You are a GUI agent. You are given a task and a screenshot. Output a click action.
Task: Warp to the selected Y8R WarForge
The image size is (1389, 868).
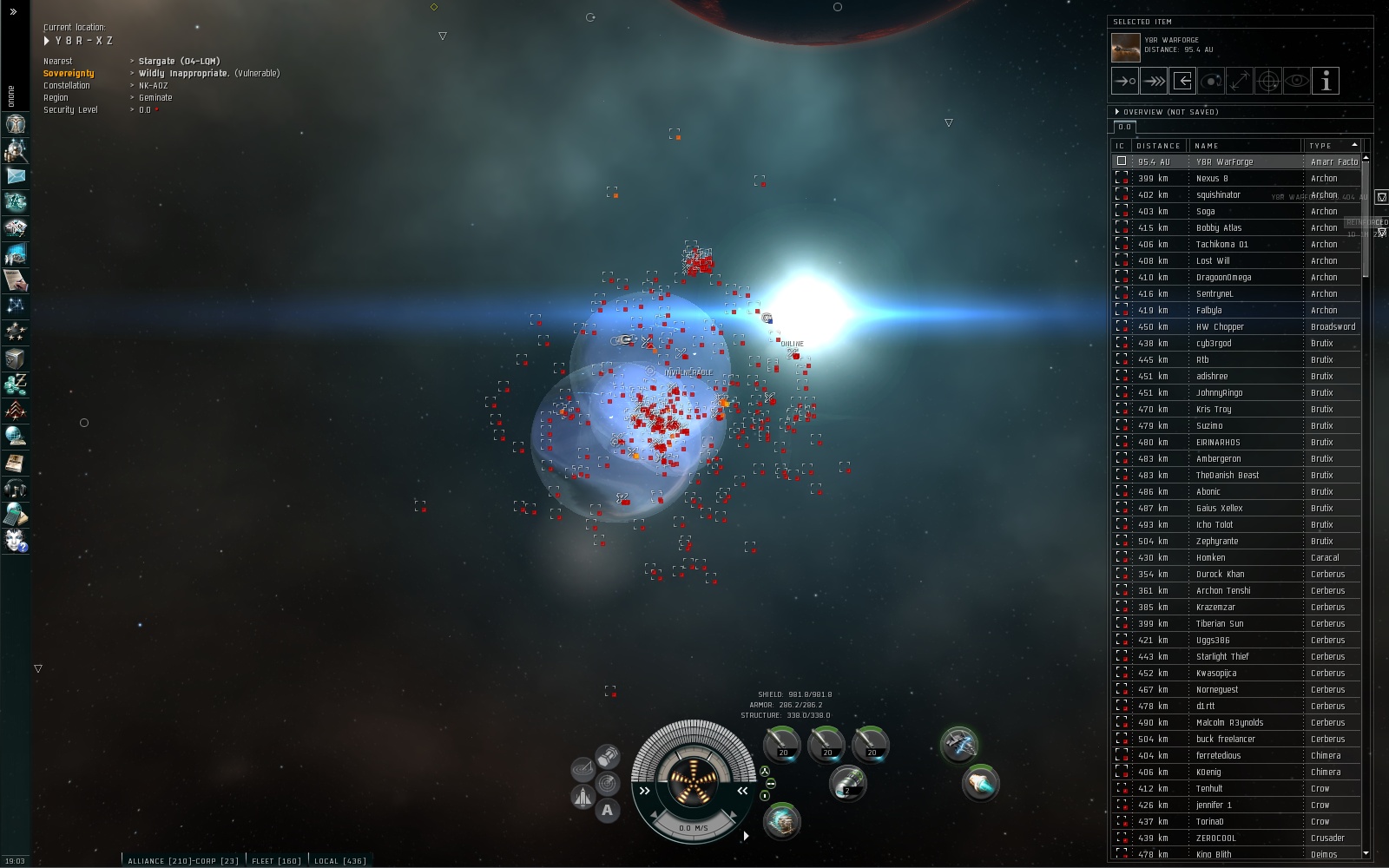[x=1154, y=81]
